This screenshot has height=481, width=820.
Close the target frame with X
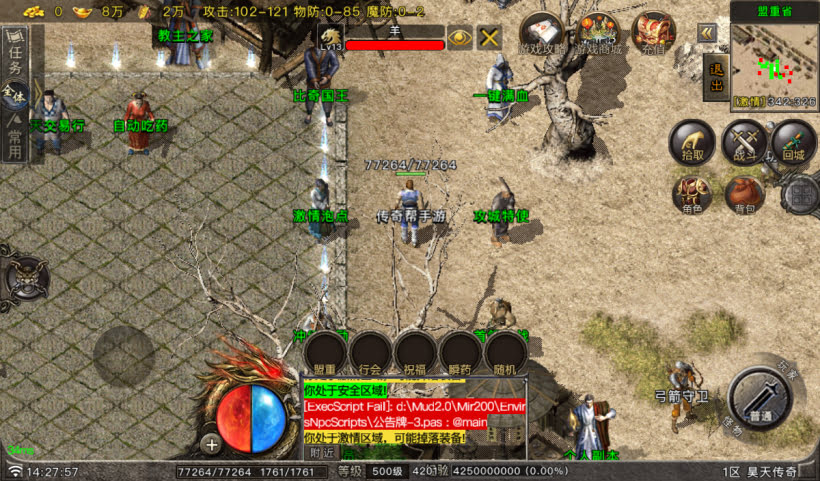point(489,37)
